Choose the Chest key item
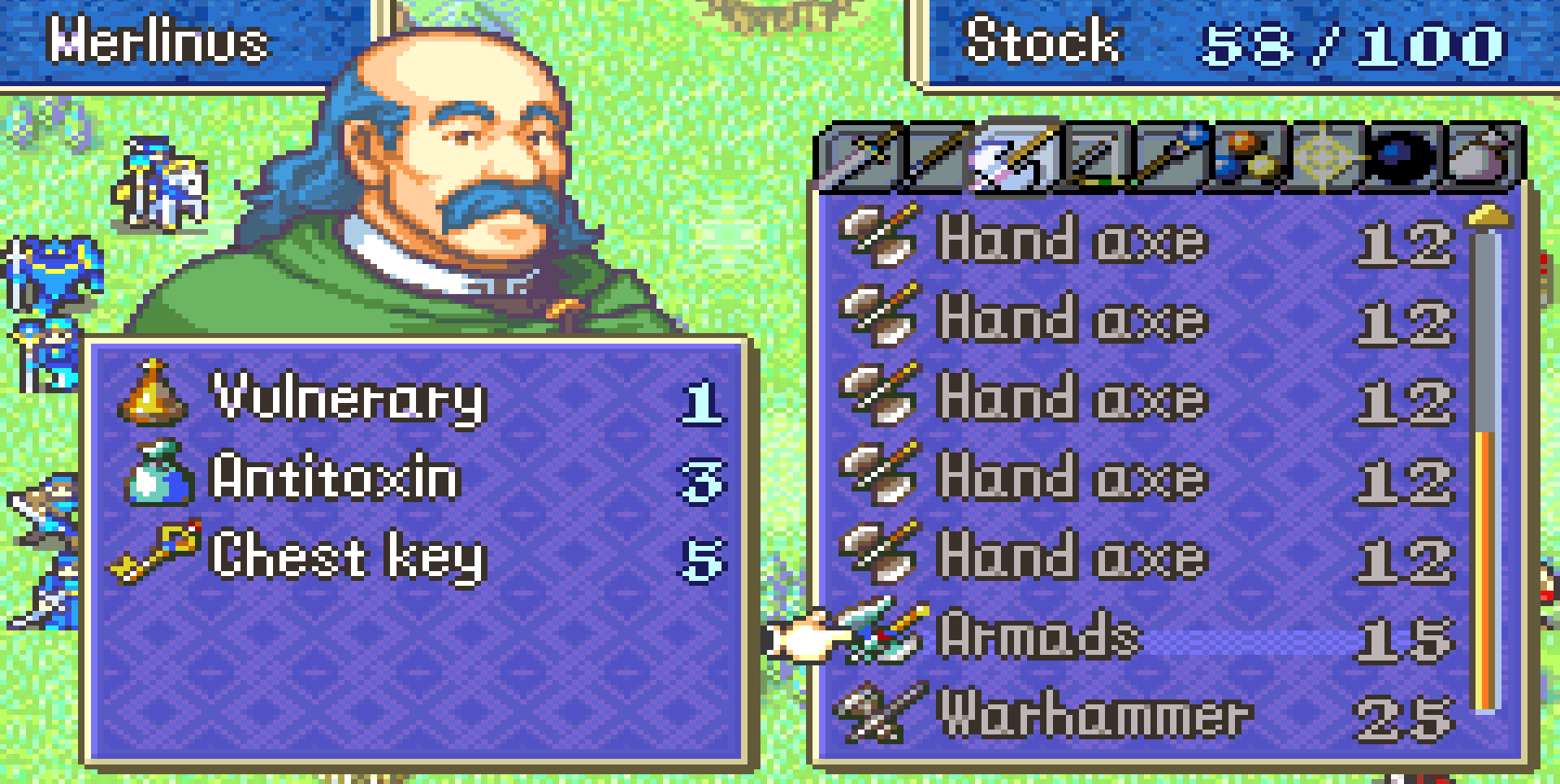The height and width of the screenshot is (784, 1560). point(348,557)
